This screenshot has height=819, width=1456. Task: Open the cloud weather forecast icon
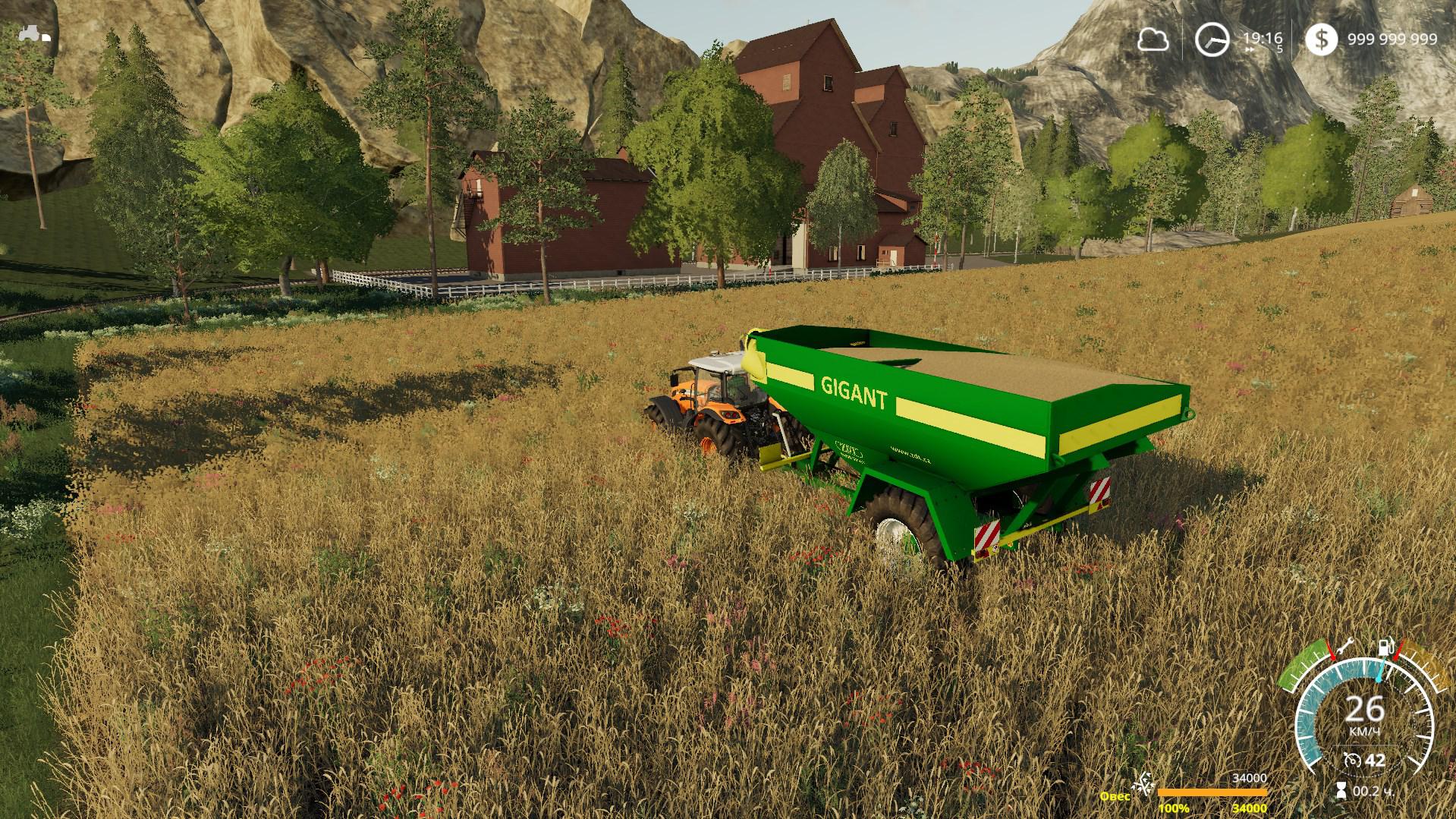tap(1153, 39)
